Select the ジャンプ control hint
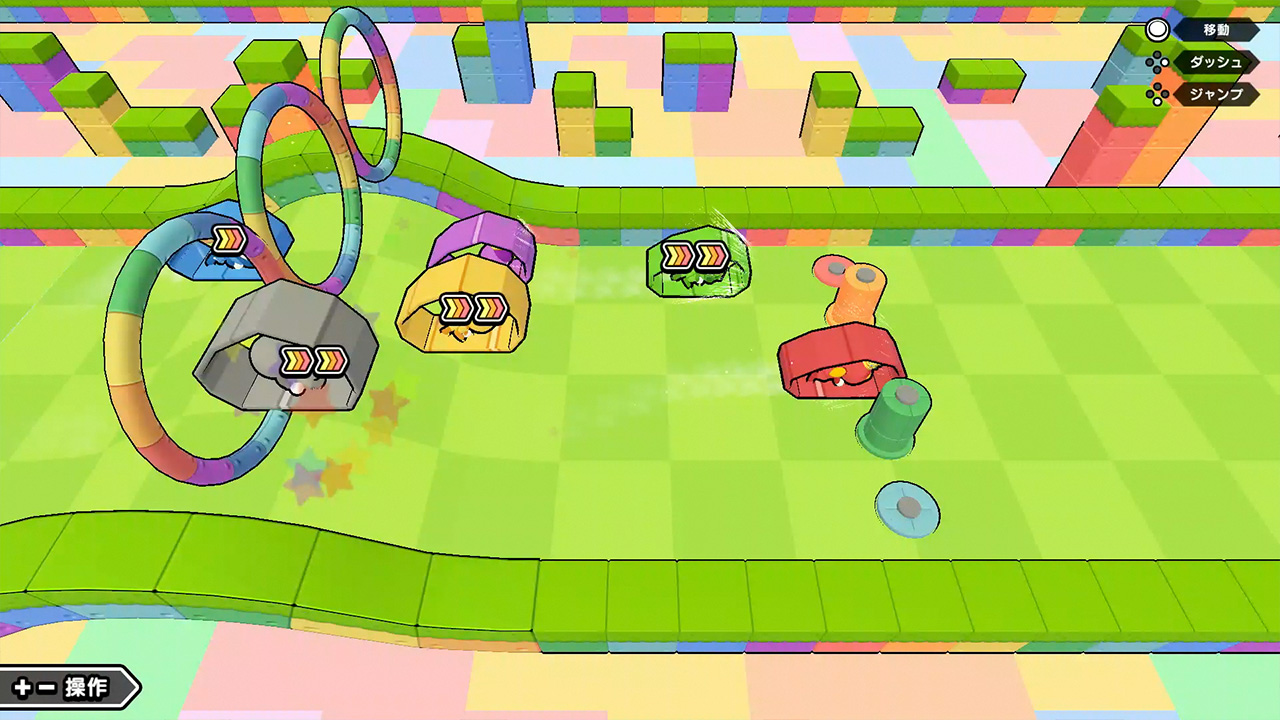Viewport: 1280px width, 720px height. [1218, 95]
